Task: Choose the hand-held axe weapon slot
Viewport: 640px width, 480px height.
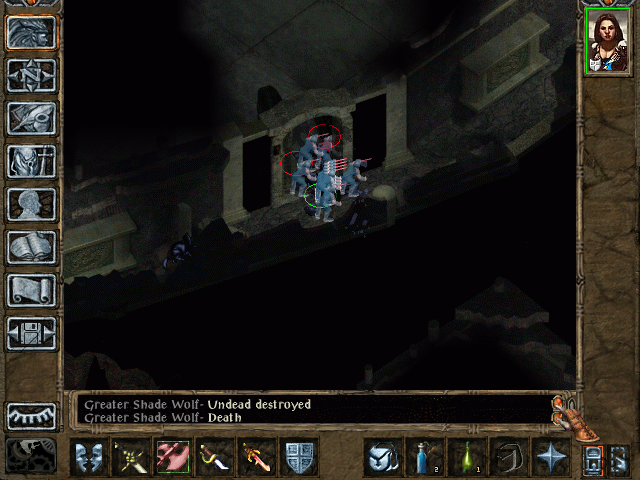Action: [173, 458]
